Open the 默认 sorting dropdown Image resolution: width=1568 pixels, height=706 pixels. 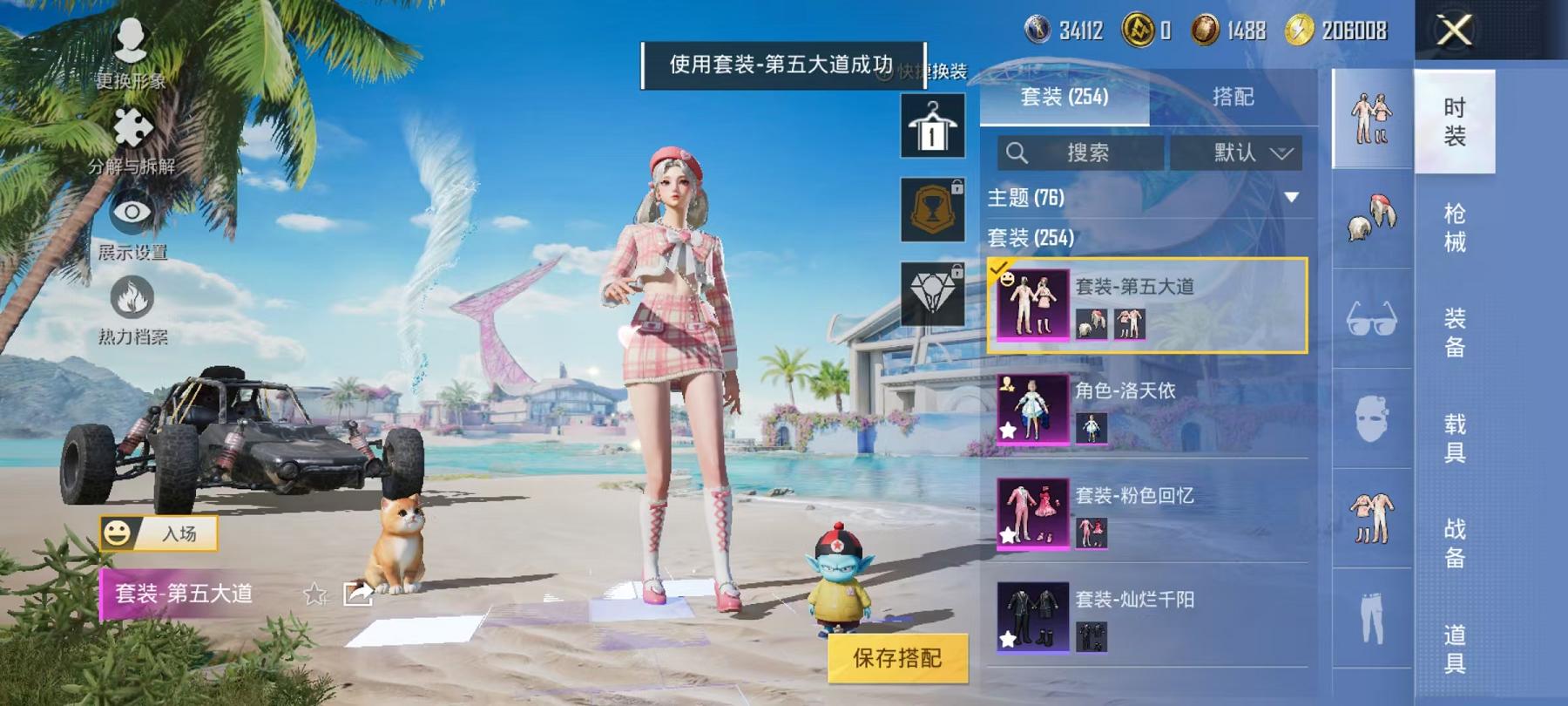pos(1238,153)
